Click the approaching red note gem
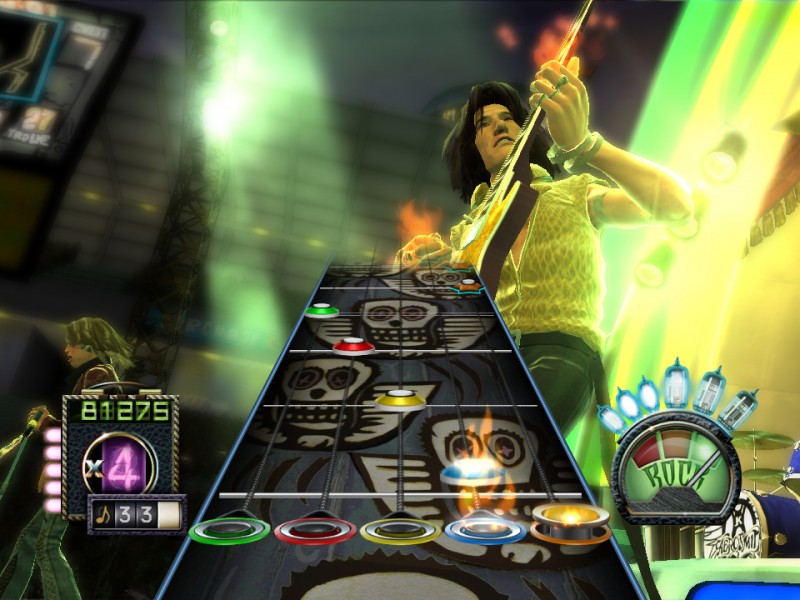The width and height of the screenshot is (800, 600). 353,346
